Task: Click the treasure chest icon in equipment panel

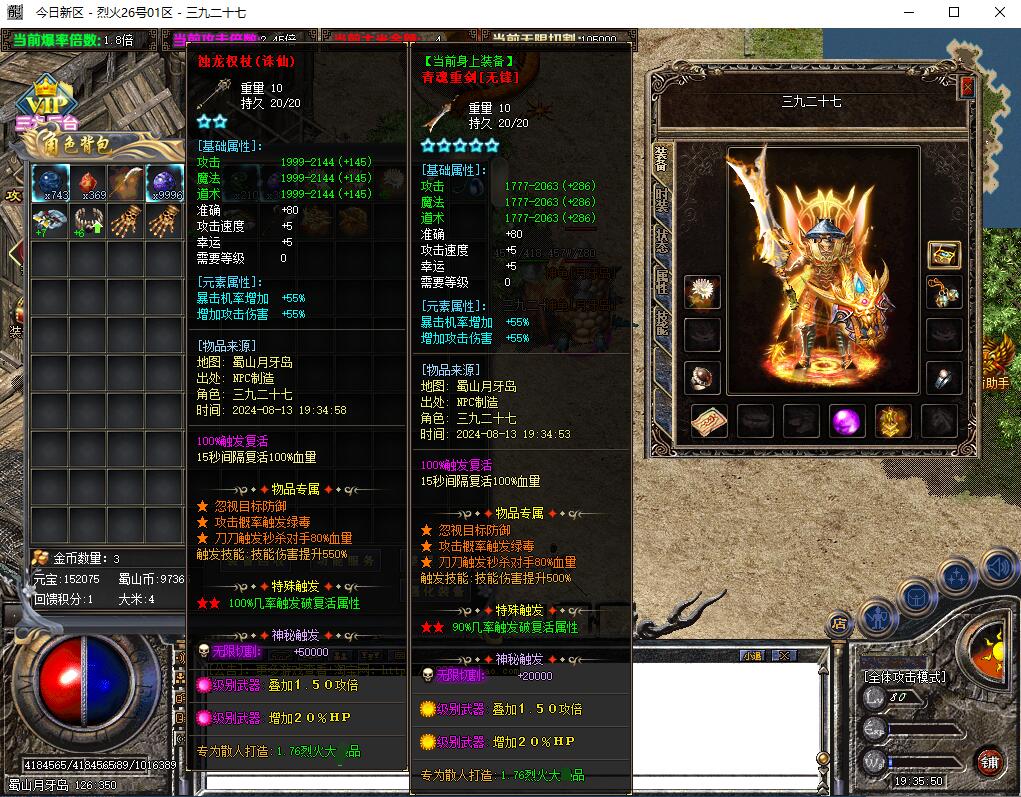Action: pos(943,254)
